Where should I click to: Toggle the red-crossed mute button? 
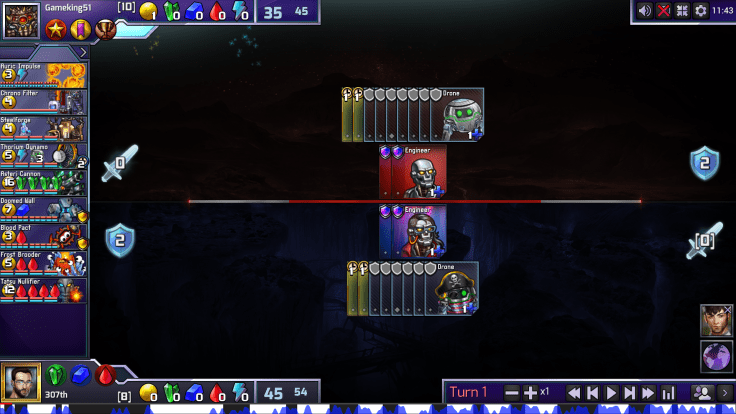click(663, 11)
